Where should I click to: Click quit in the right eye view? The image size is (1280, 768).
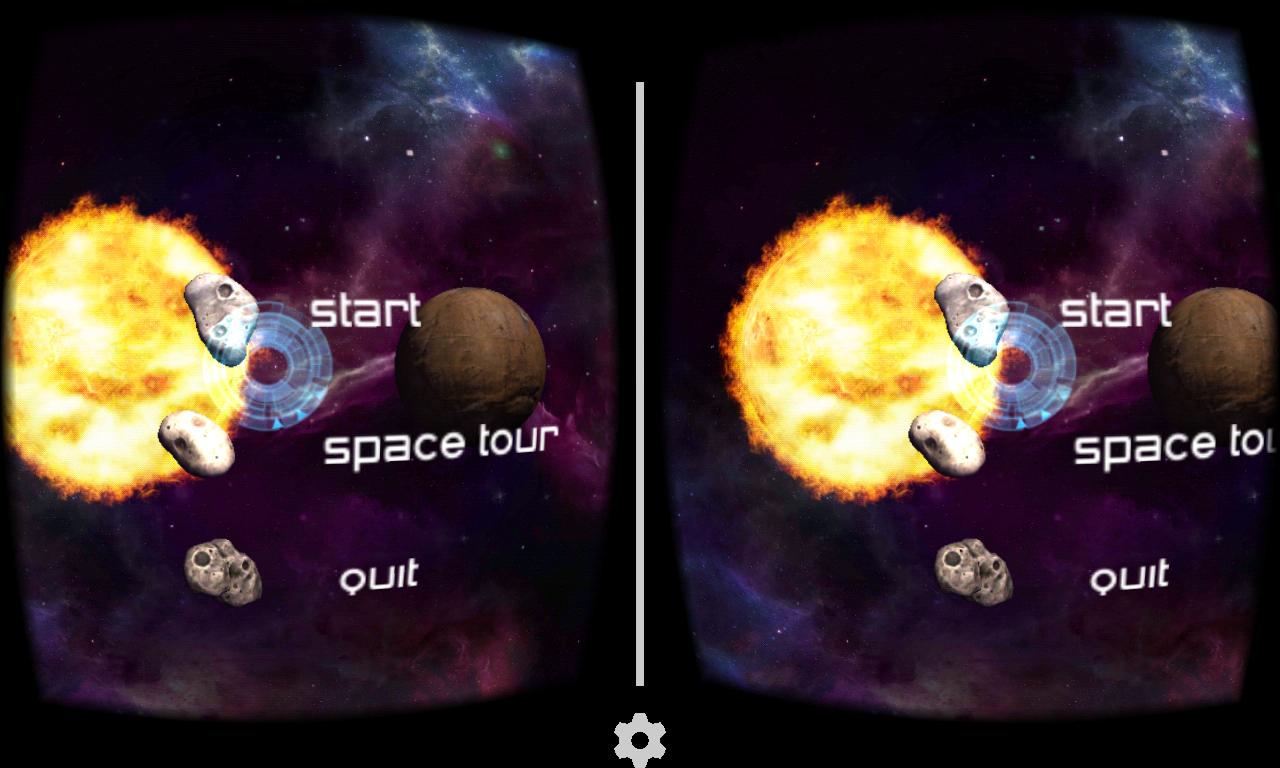point(1130,577)
